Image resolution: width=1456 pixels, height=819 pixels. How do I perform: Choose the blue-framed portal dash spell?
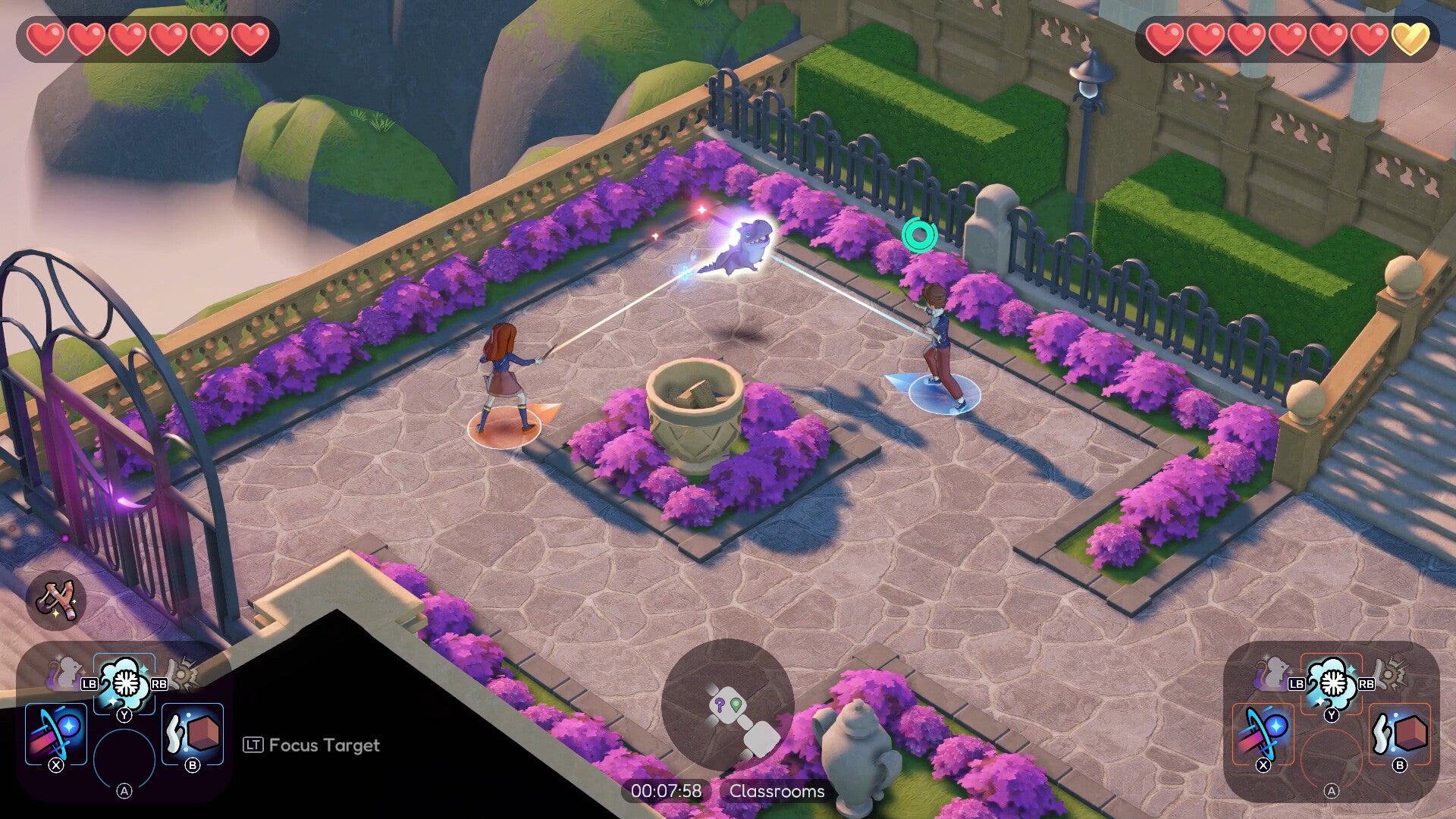tap(56, 733)
